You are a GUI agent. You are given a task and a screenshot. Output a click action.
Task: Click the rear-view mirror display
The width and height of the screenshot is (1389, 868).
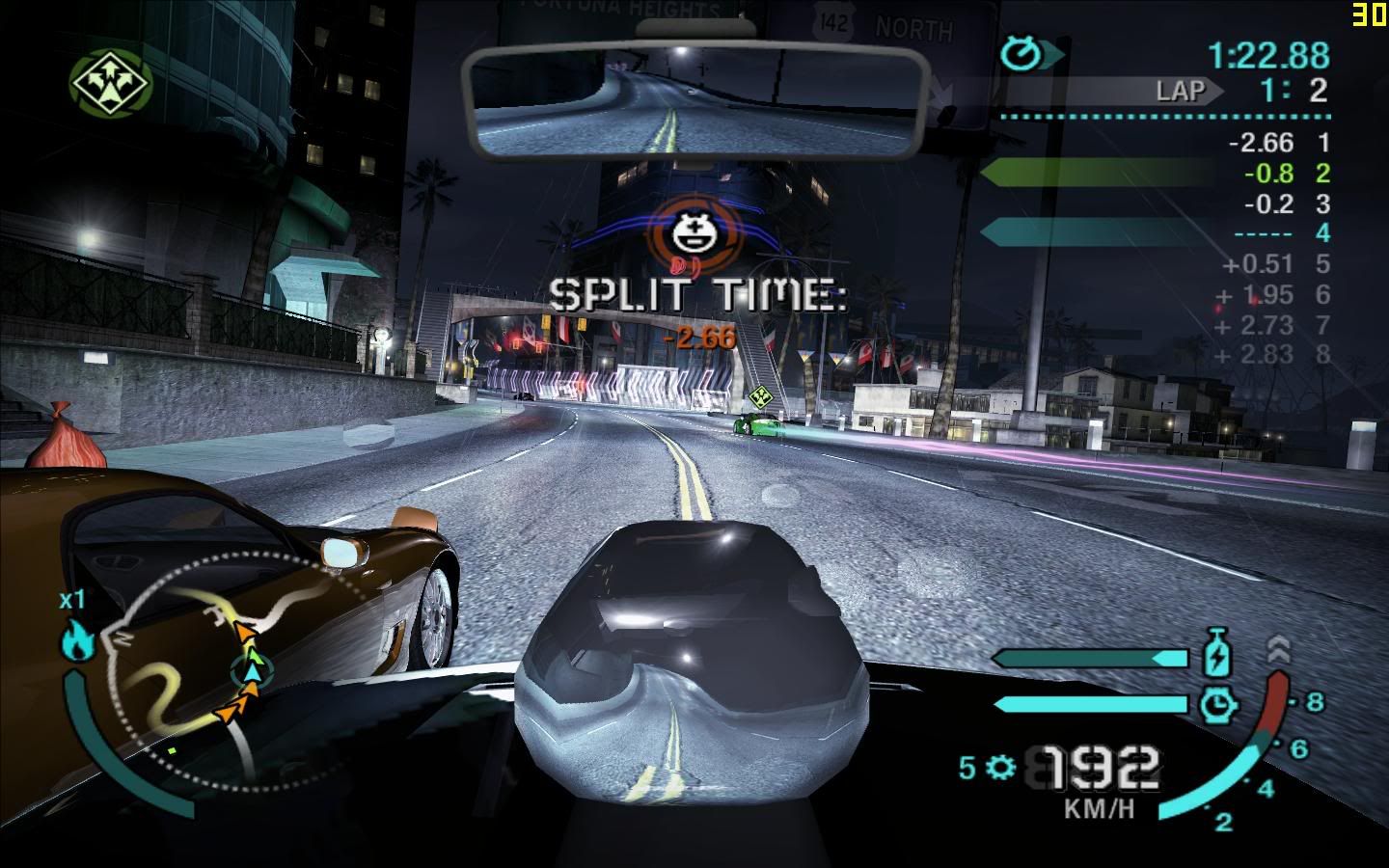point(696,99)
